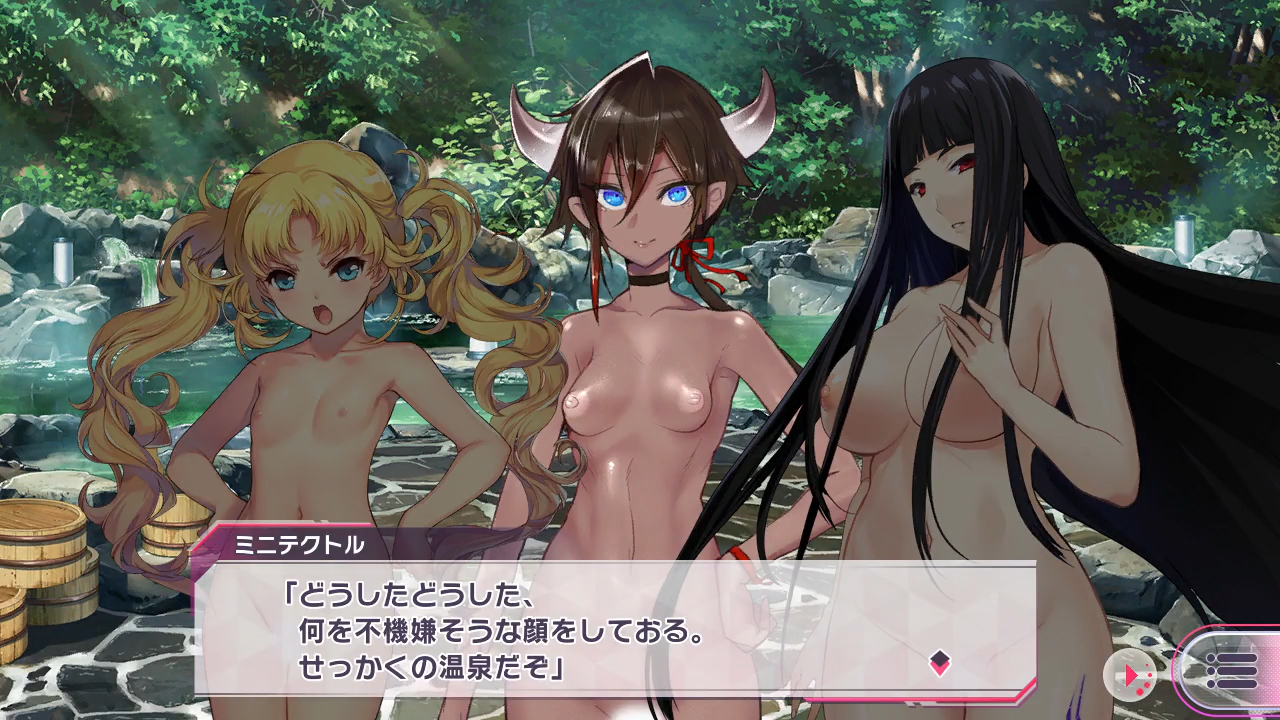This screenshot has height=720, width=1280.
Task: Open the list menu button
Action: tap(1231, 669)
